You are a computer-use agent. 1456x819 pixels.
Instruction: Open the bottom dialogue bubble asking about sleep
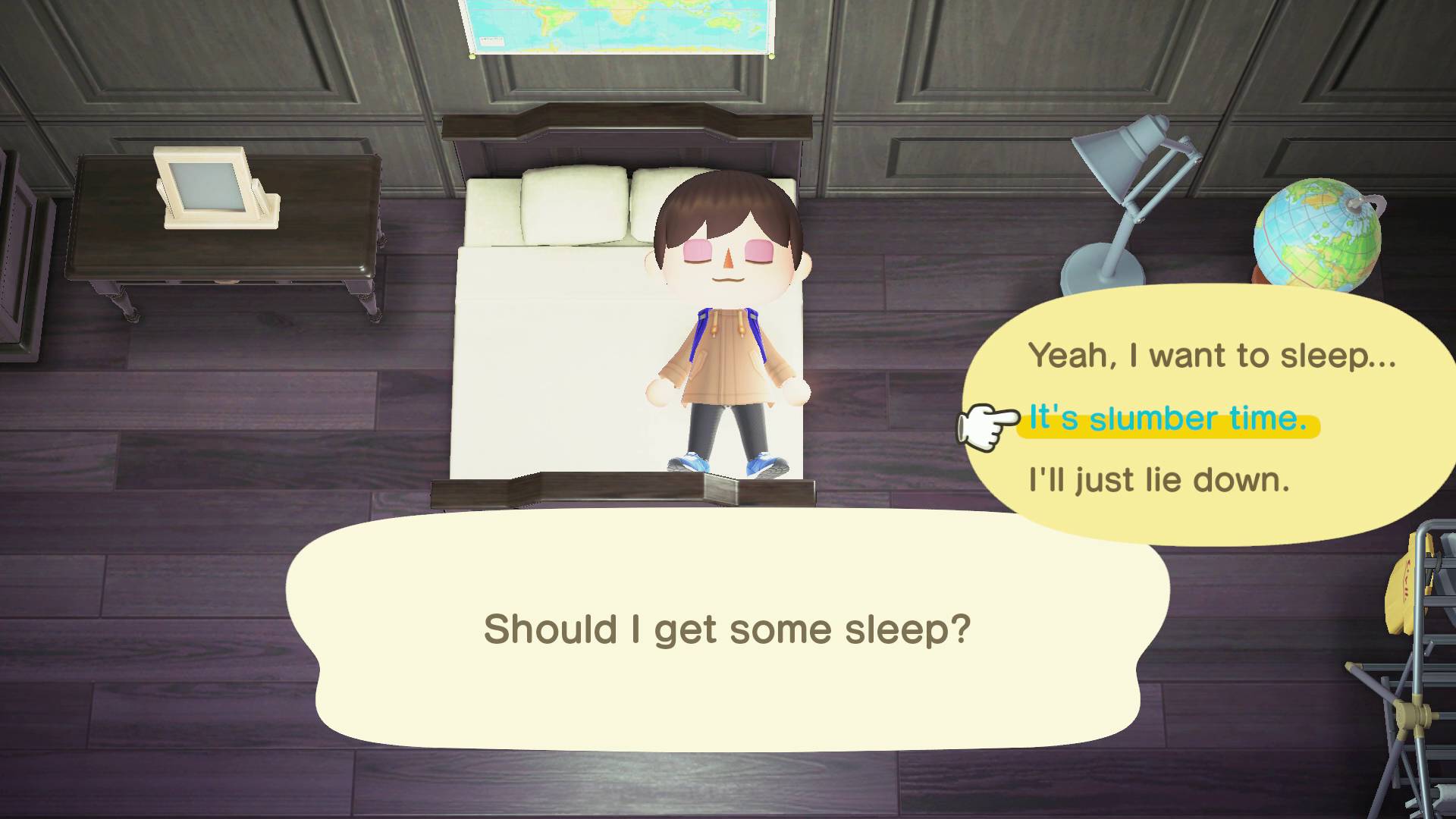pyautogui.click(x=728, y=629)
